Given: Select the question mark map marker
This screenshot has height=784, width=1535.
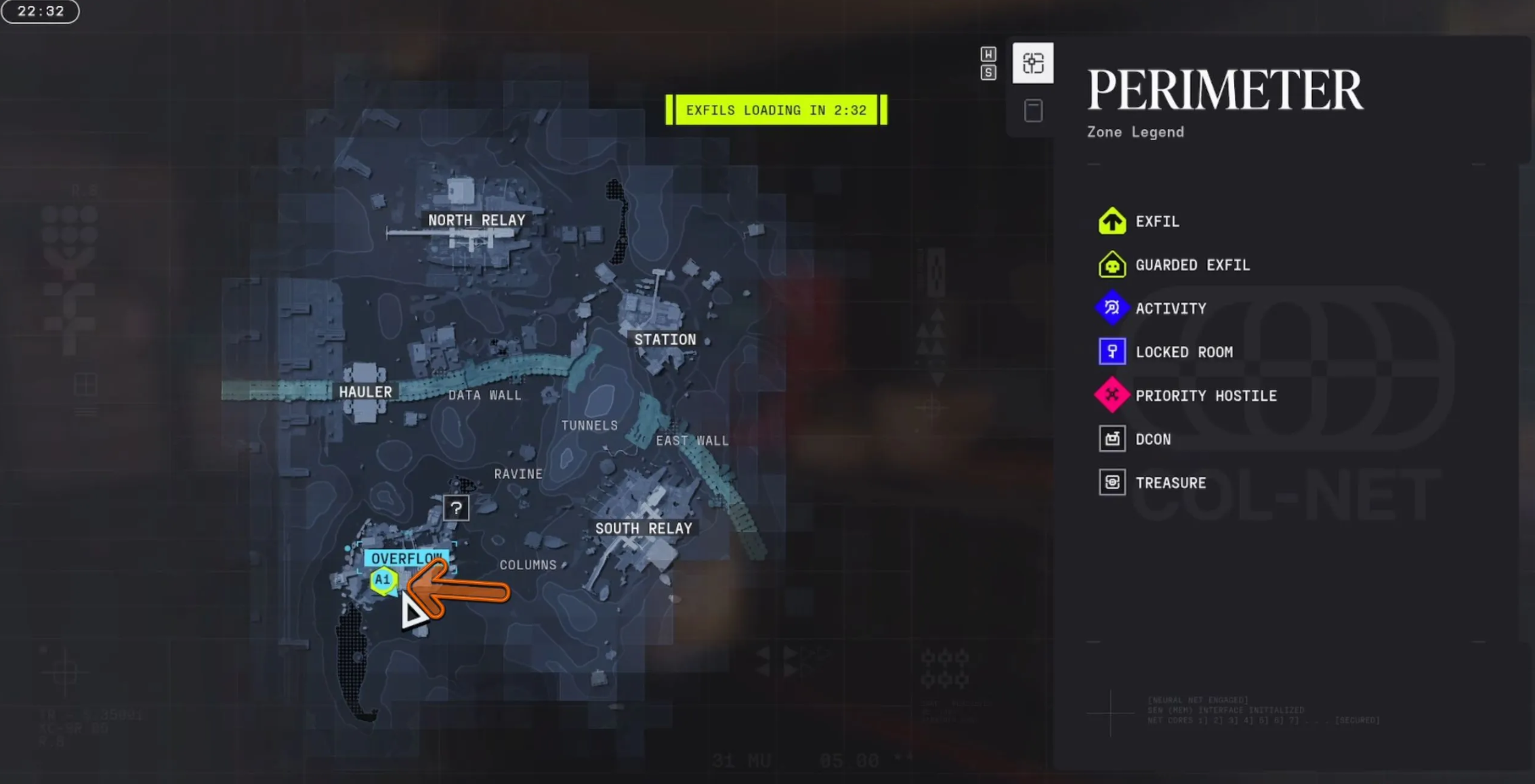Looking at the screenshot, I should [x=456, y=508].
